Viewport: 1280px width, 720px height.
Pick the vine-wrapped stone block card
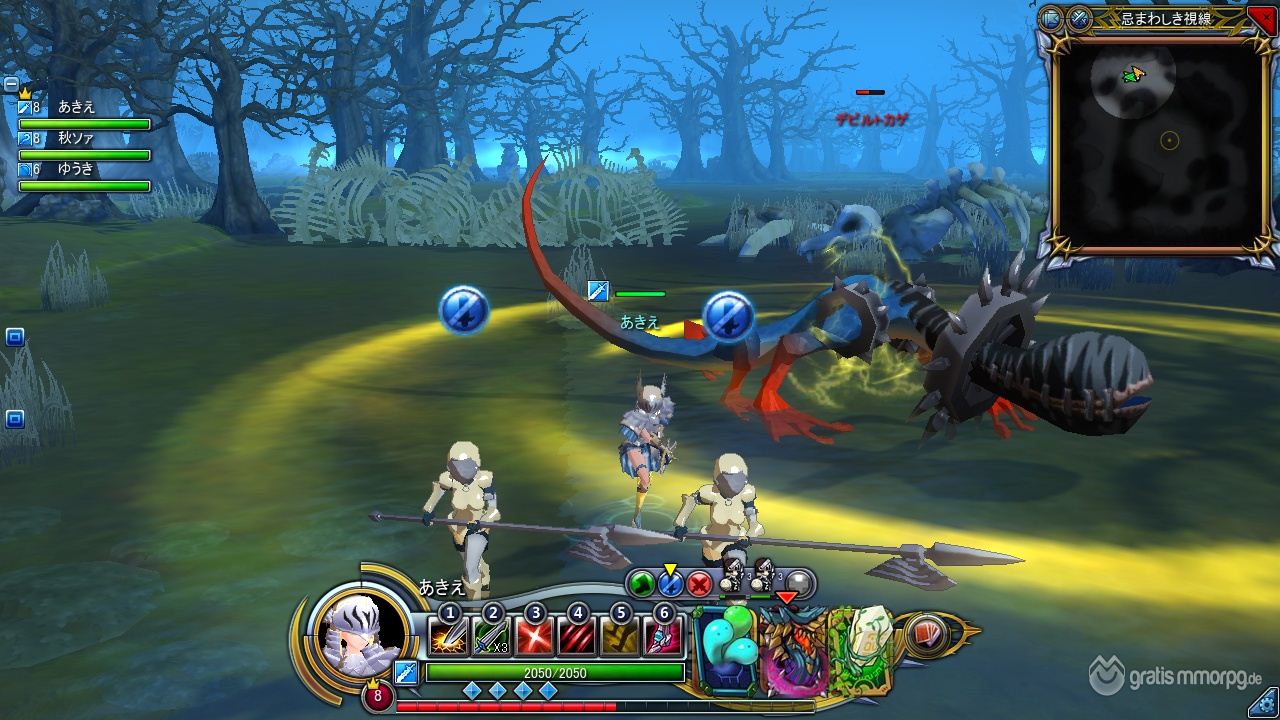point(859,648)
